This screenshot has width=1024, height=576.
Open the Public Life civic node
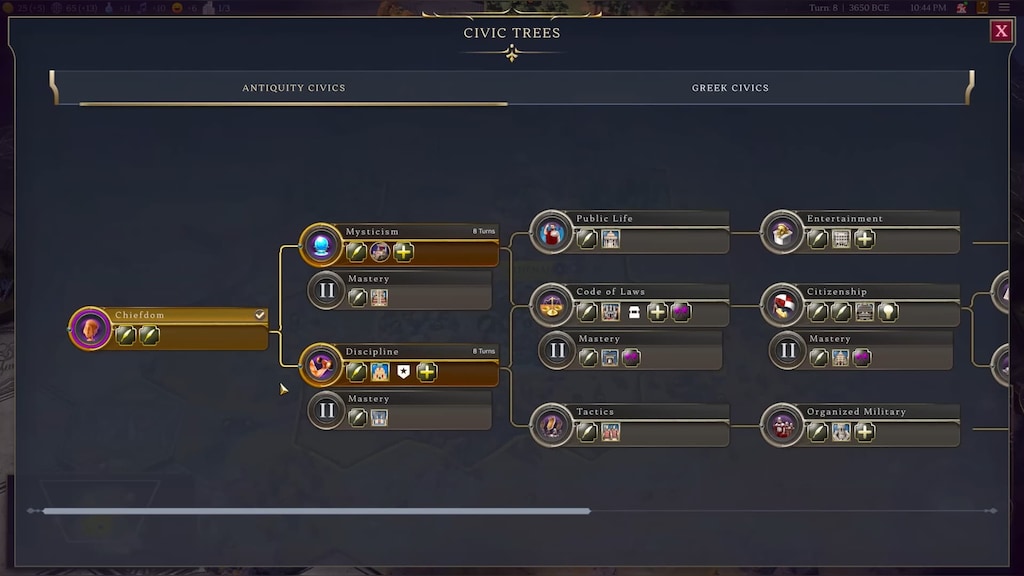pyautogui.click(x=631, y=232)
